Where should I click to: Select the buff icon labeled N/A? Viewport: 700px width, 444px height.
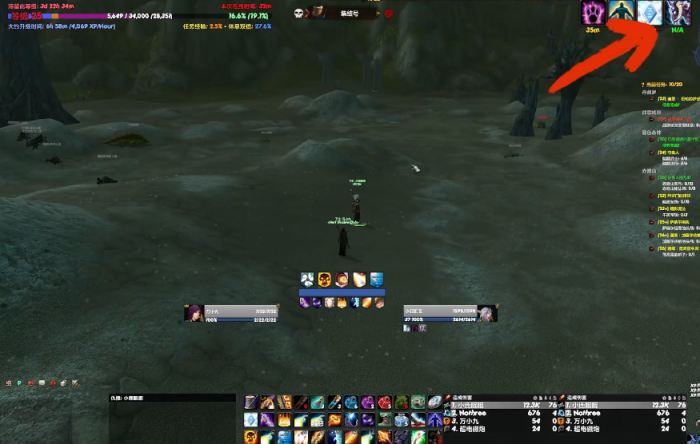click(677, 14)
